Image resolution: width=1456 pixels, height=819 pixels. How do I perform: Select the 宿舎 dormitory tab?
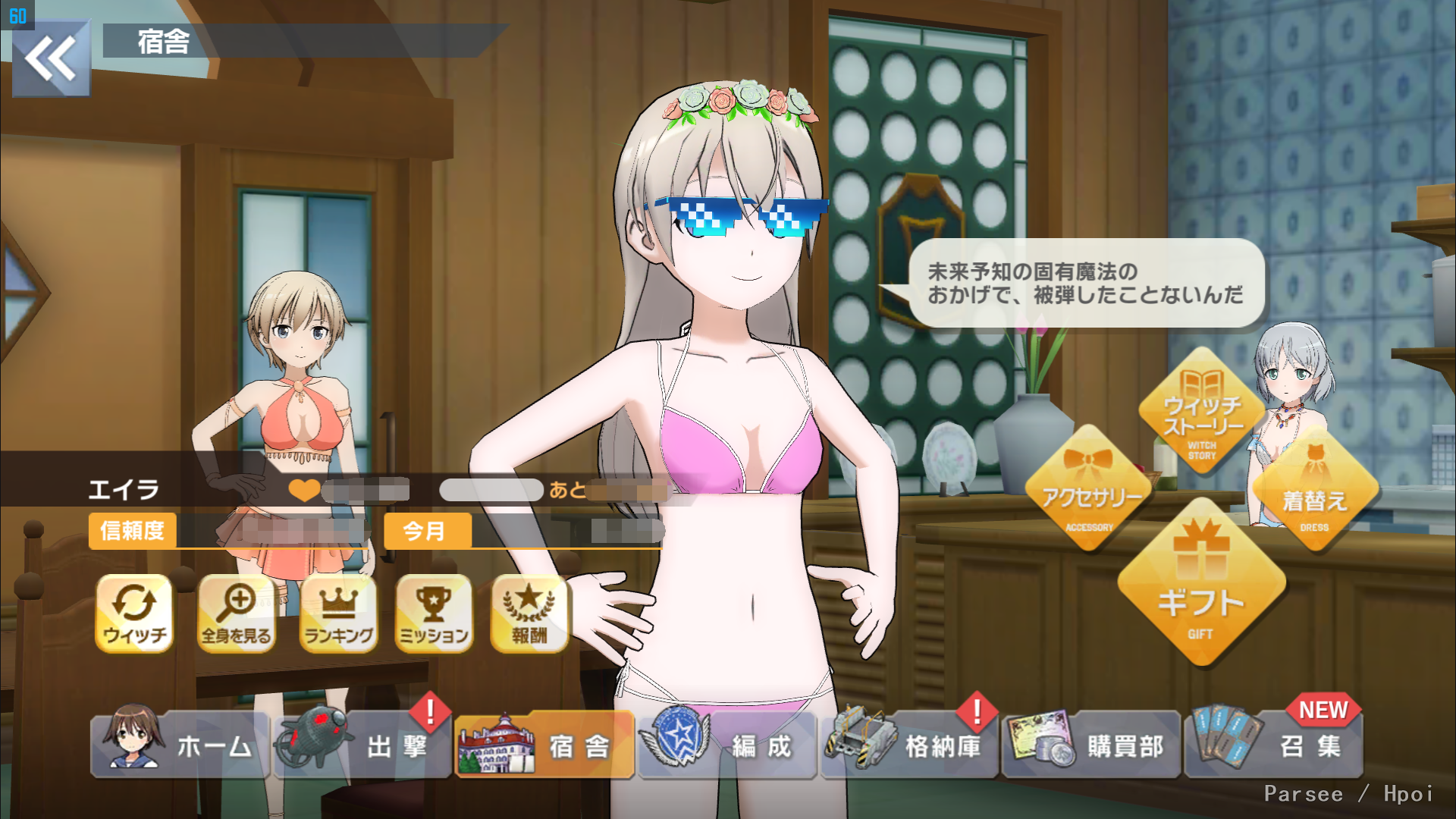tap(544, 746)
